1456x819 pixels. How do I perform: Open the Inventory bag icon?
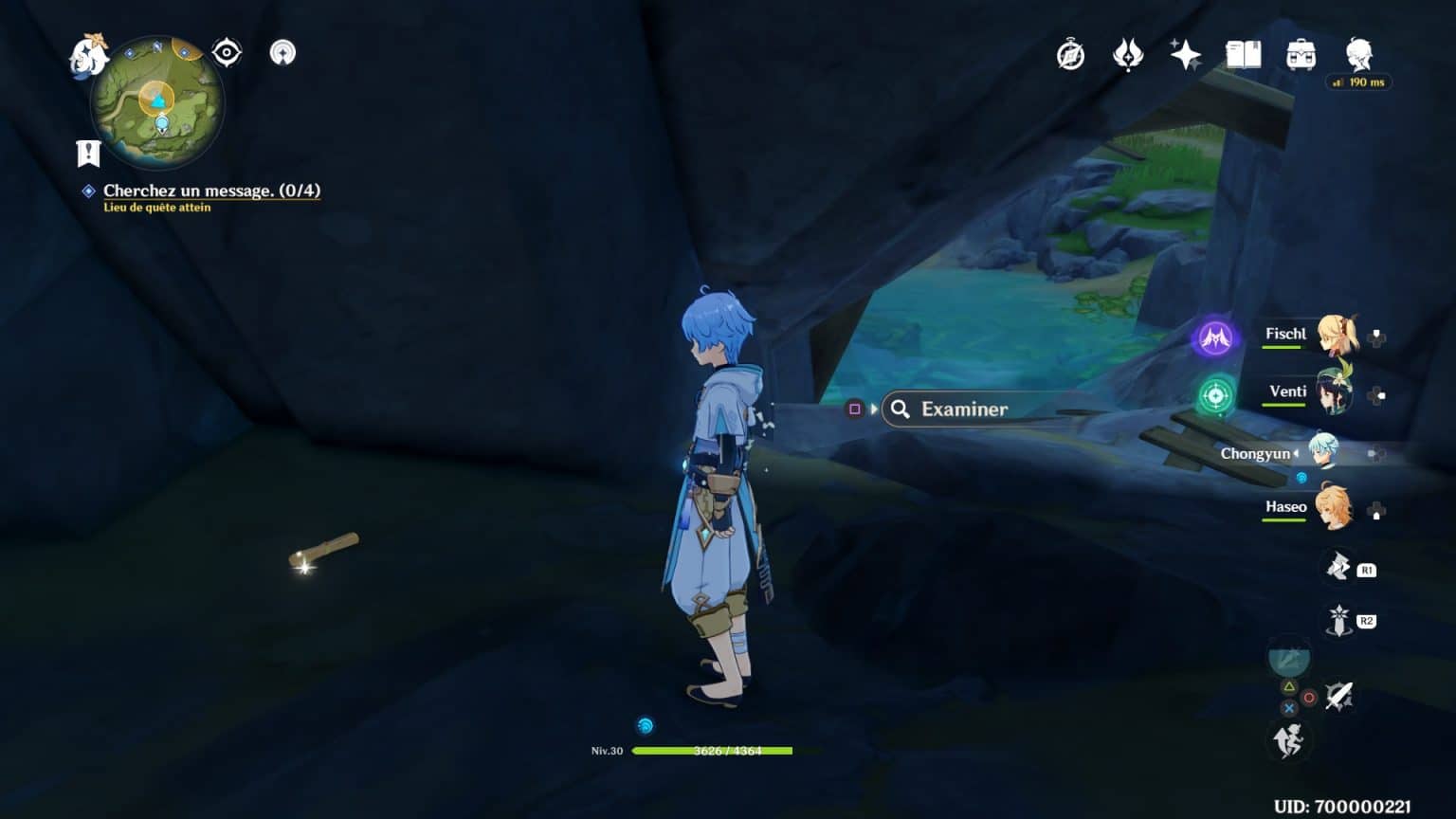pyautogui.click(x=1302, y=55)
